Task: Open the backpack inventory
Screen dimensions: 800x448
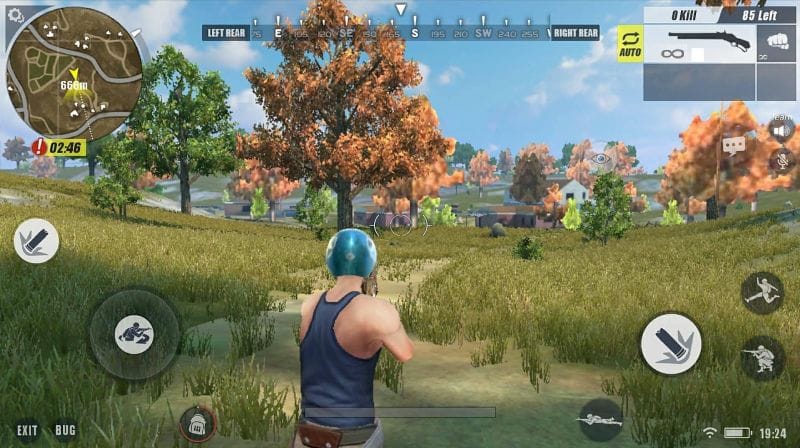Action: pos(198,425)
